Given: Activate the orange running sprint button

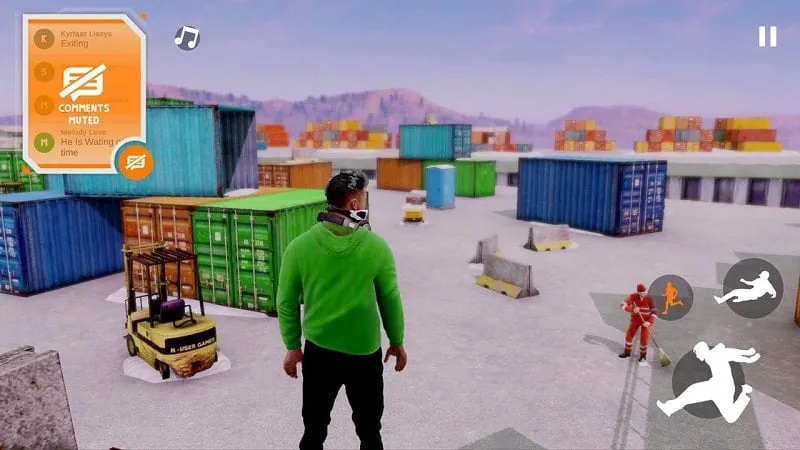Looking at the screenshot, I should tap(670, 297).
